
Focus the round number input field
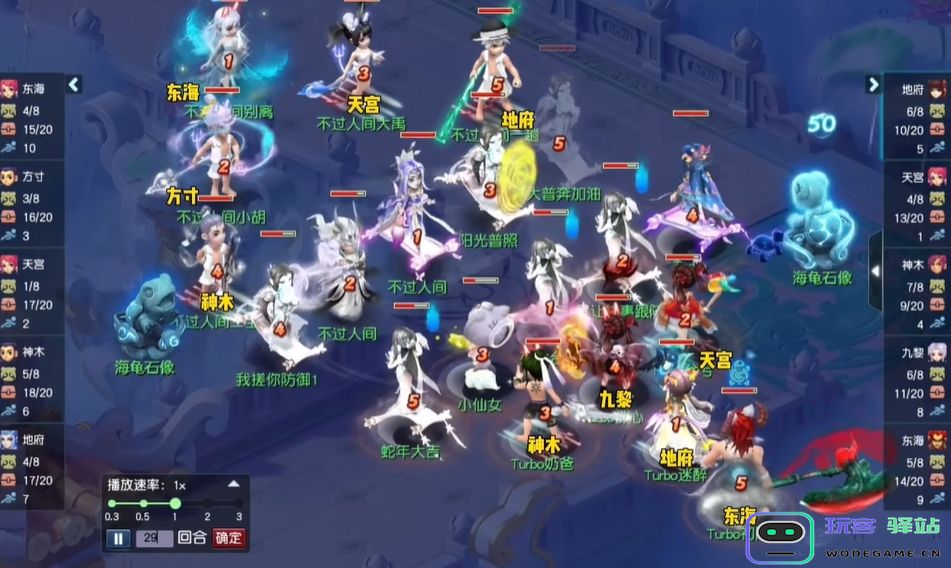pos(156,538)
